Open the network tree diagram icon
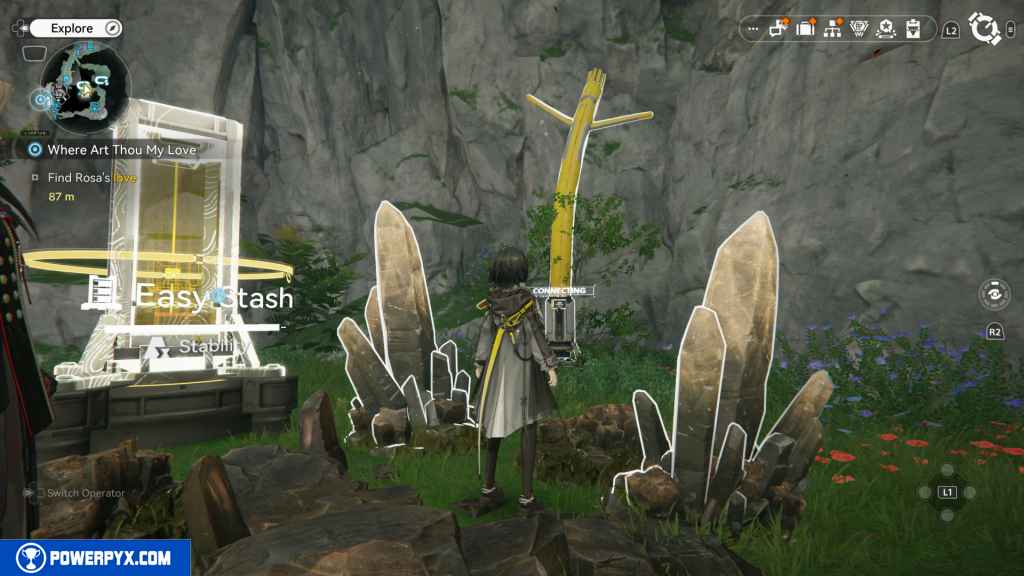 point(832,29)
